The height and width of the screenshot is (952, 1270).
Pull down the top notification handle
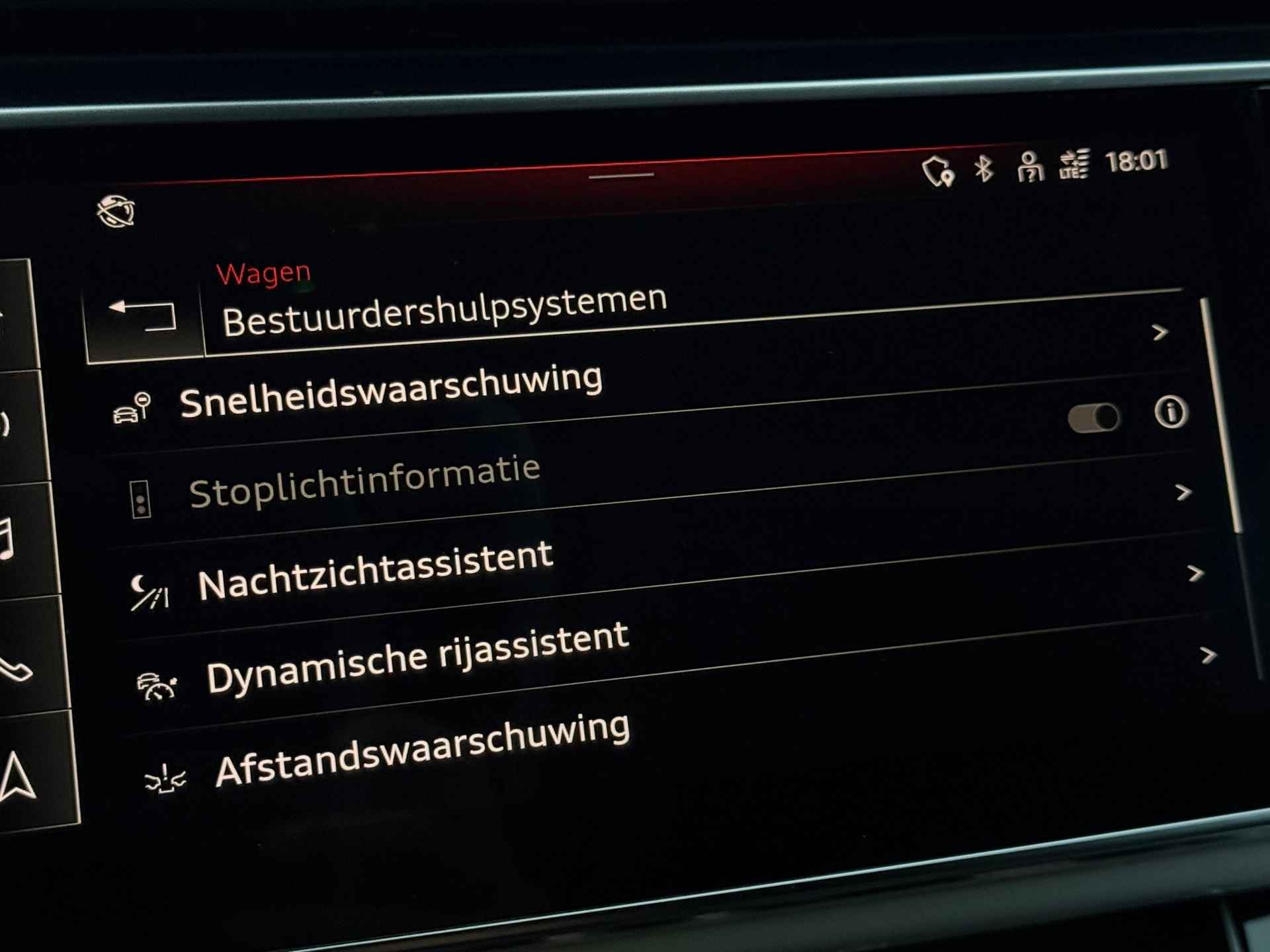tap(620, 176)
